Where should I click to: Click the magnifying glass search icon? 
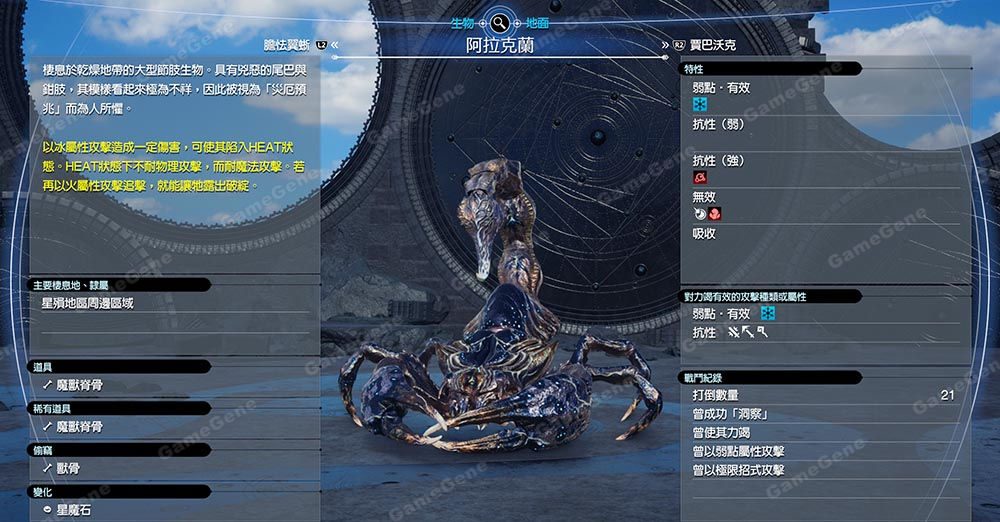[x=499, y=20]
